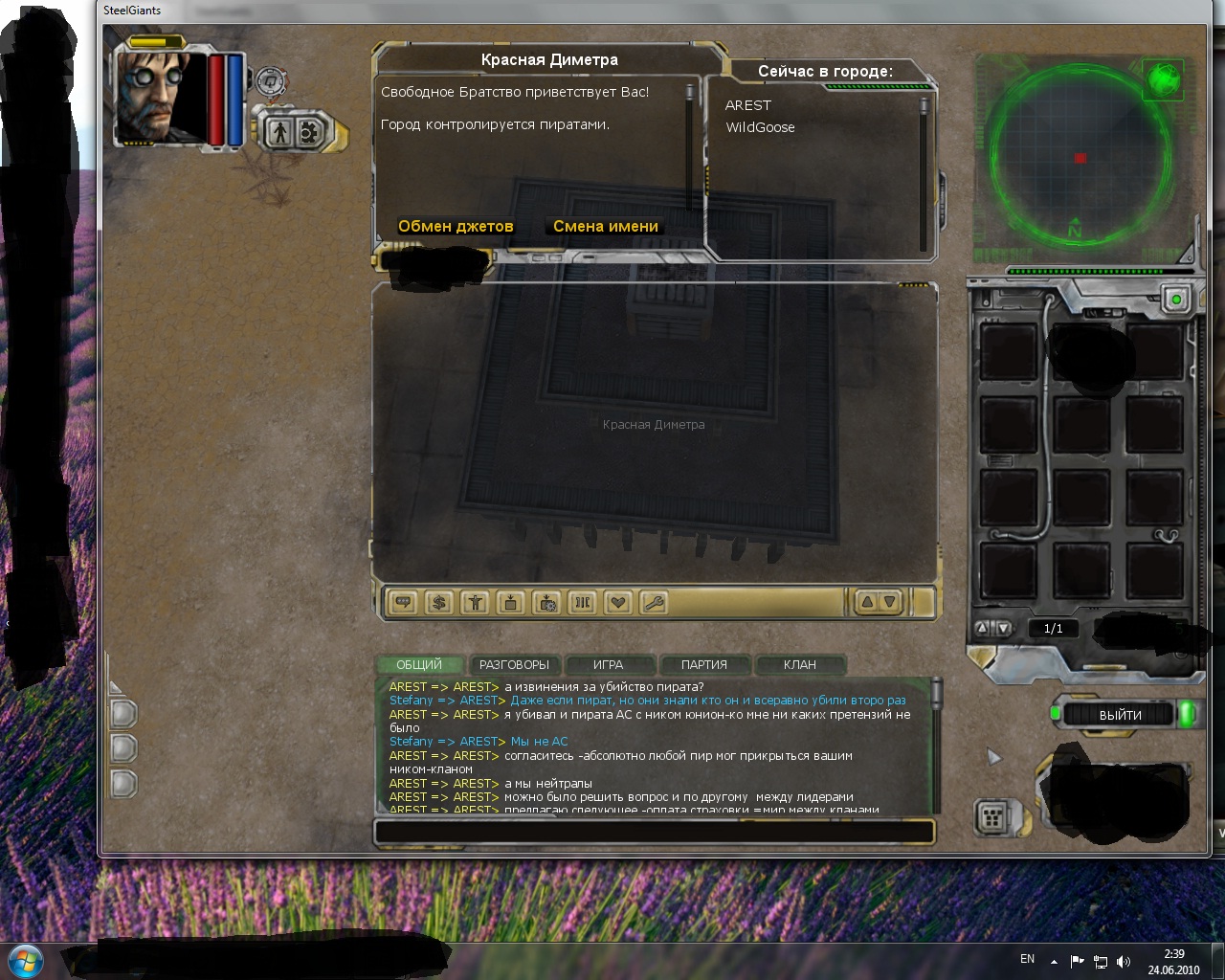This screenshot has width=1225, height=980.
Task: Click the green circular minimap
Action: click(x=1080, y=158)
